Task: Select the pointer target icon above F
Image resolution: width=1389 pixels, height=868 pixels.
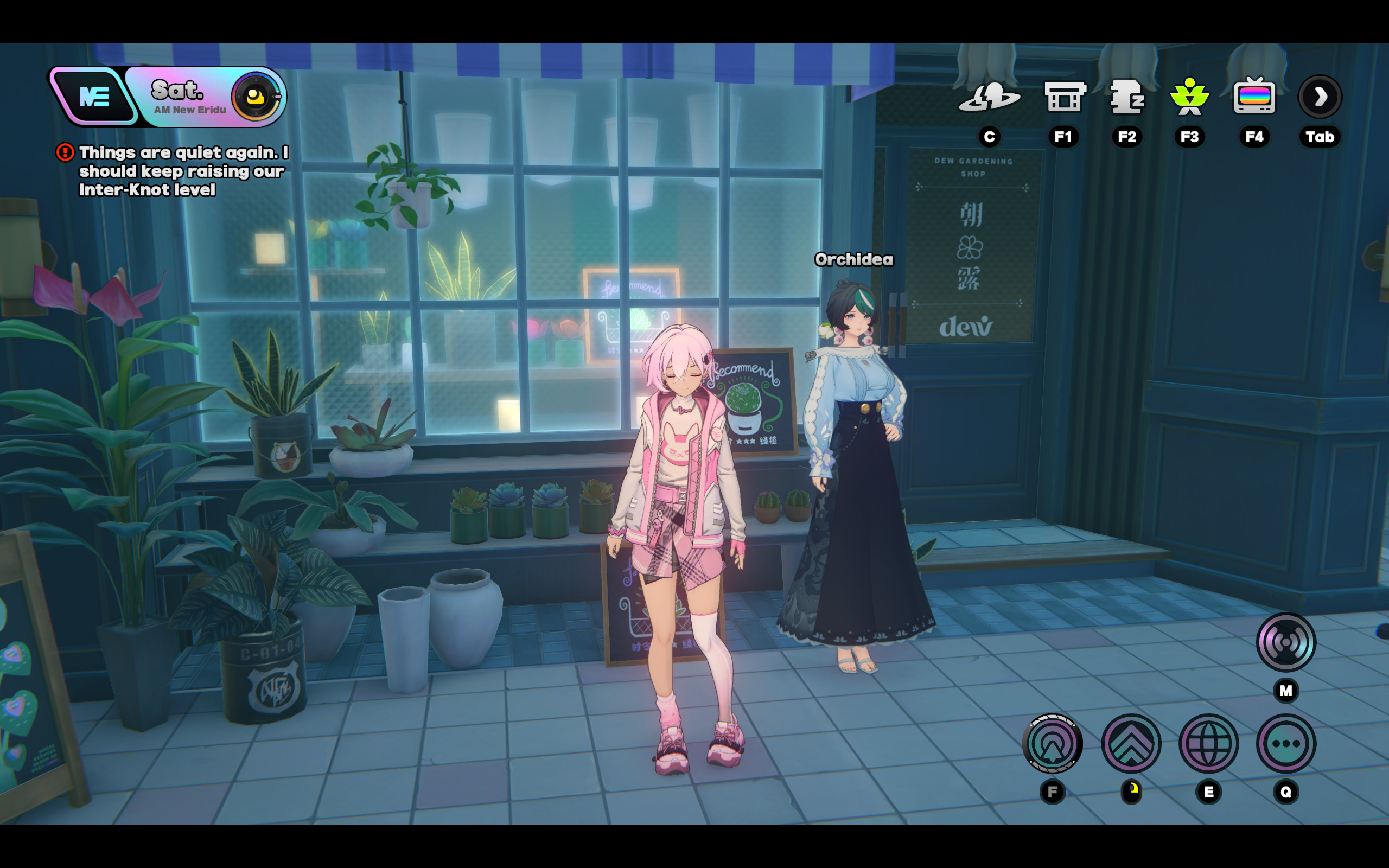Action: coord(1053,743)
